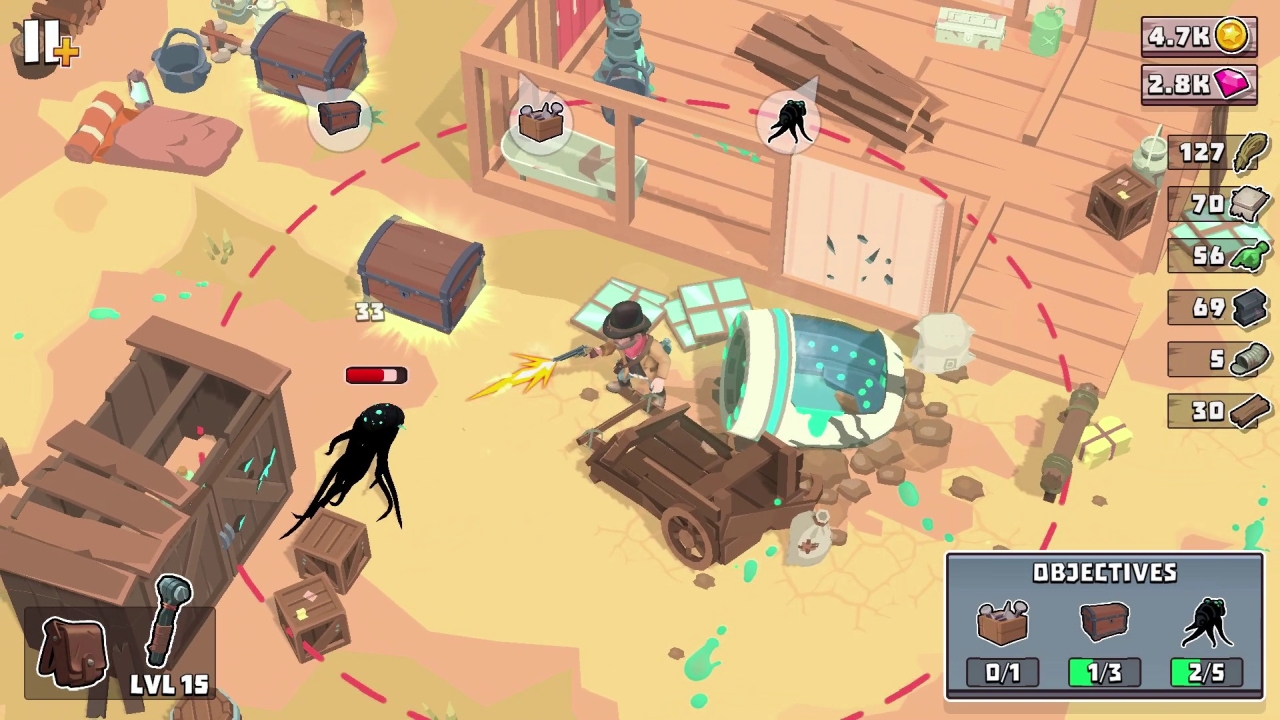The width and height of the screenshot is (1280, 720).
Task: Select the toolbox objective icon
Action: click(1003, 620)
